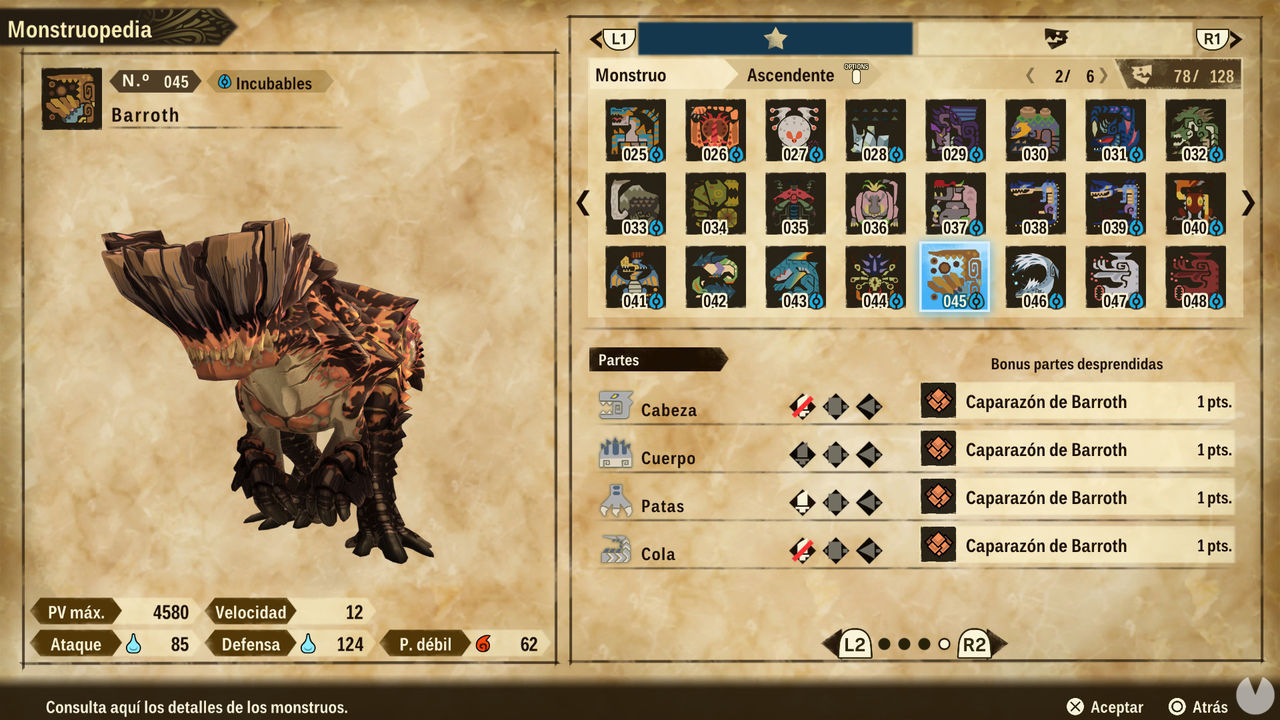Image resolution: width=1280 pixels, height=720 pixels.
Task: Click the first Caparazón de Barroth drop icon
Action: click(938, 402)
